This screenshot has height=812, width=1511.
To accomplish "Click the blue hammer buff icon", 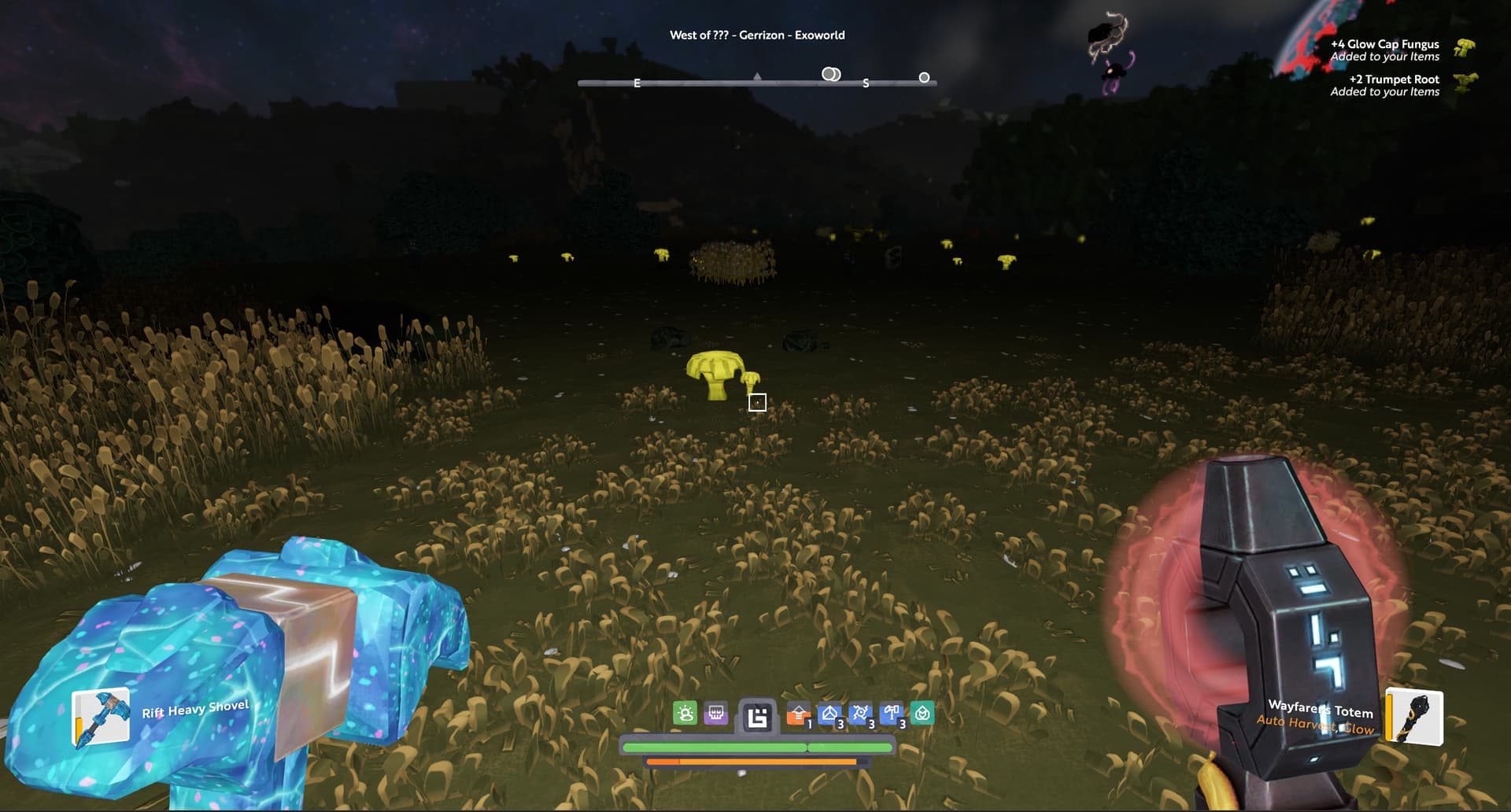I will pos(892,714).
